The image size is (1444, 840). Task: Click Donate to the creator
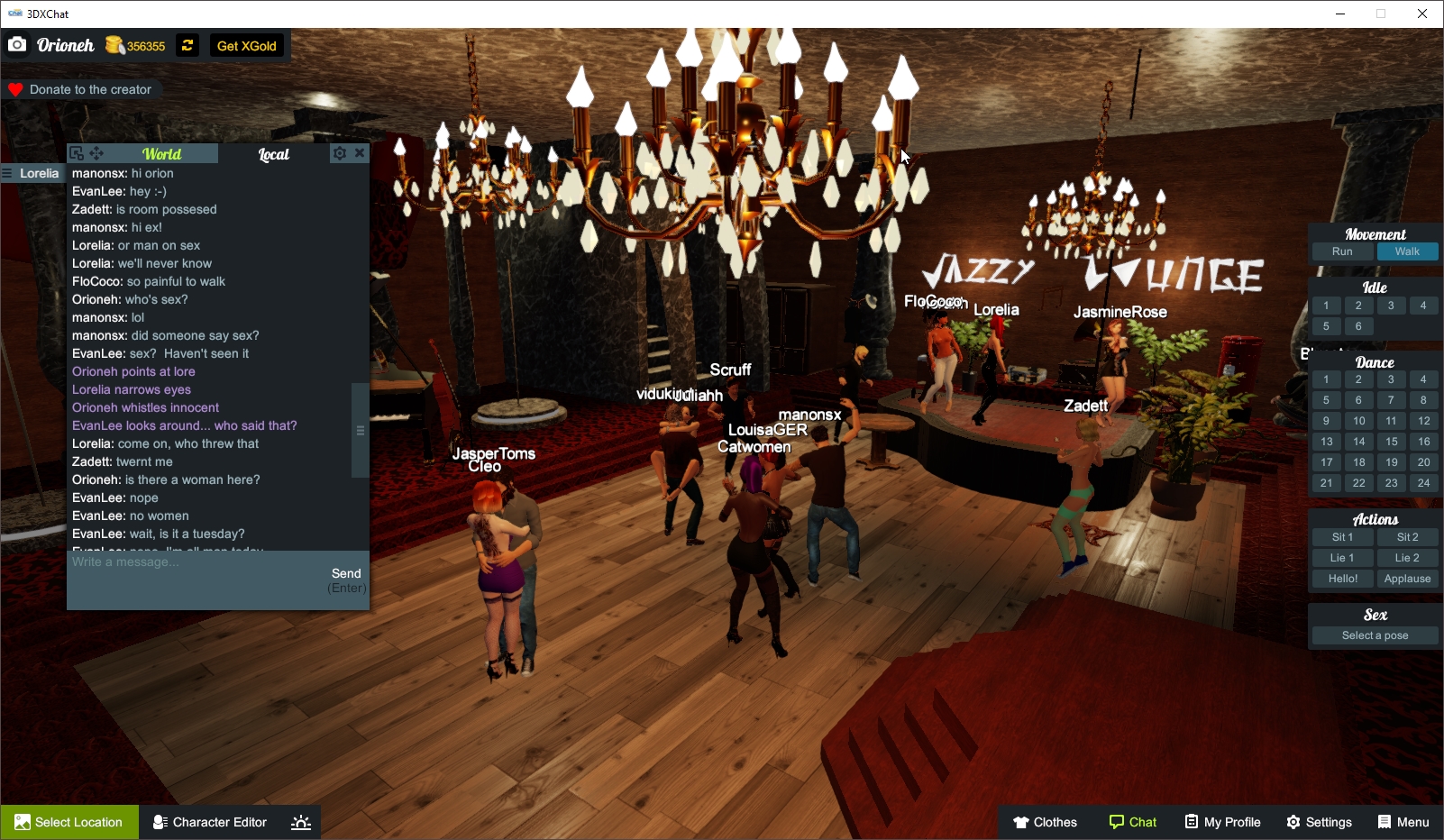point(82,89)
